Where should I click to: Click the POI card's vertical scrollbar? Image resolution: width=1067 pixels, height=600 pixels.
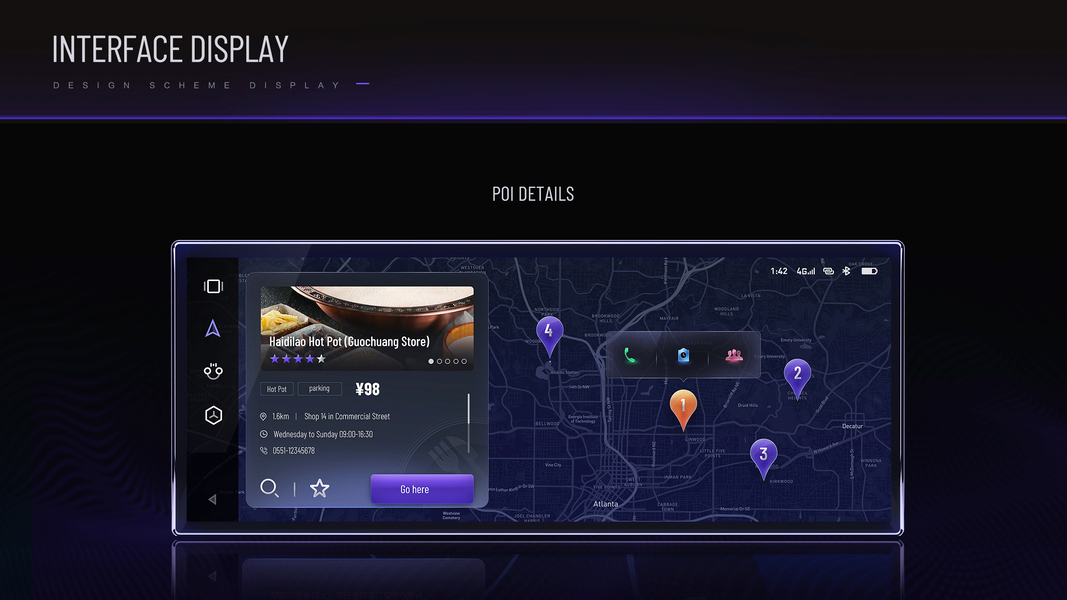pyautogui.click(x=468, y=410)
